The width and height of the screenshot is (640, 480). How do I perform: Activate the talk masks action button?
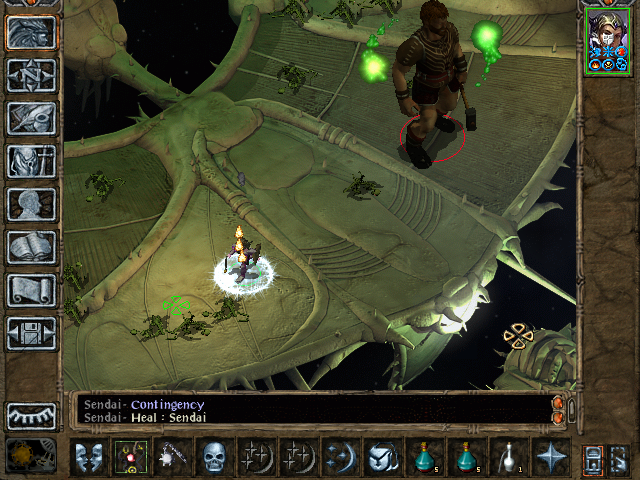(x=88, y=458)
